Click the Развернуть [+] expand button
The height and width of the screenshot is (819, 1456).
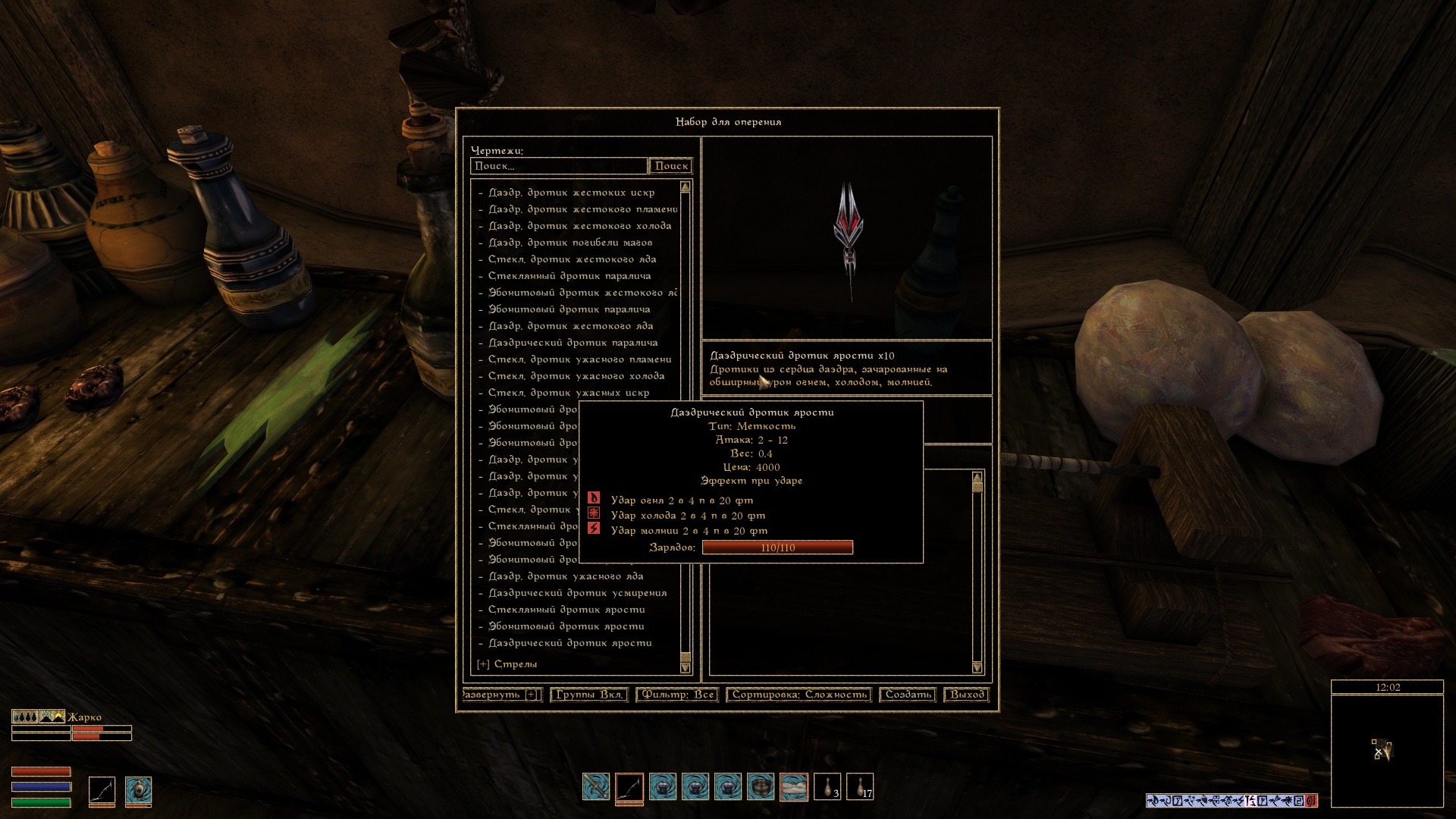click(500, 695)
